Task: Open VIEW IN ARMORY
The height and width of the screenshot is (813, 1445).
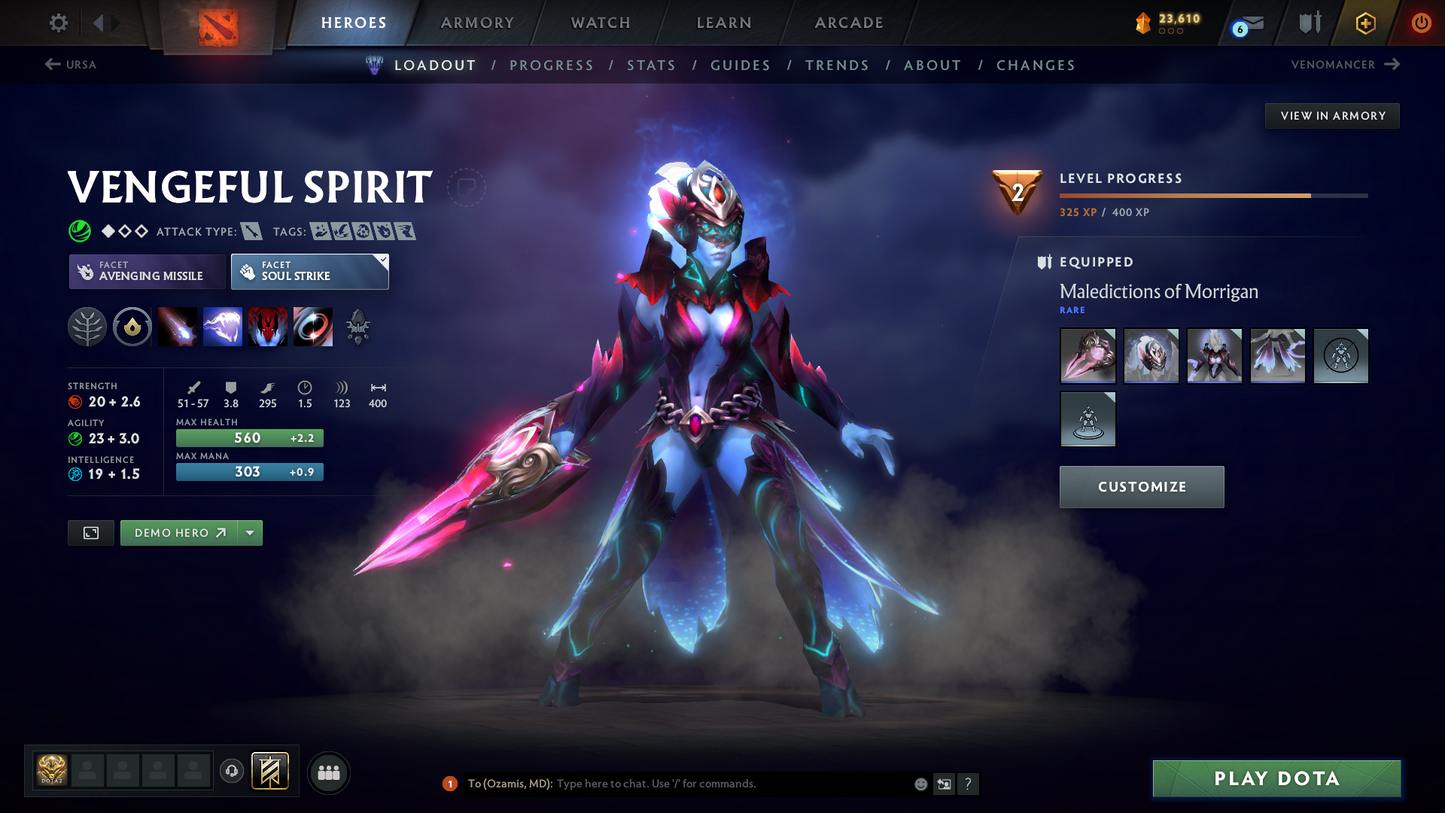Action: point(1331,115)
